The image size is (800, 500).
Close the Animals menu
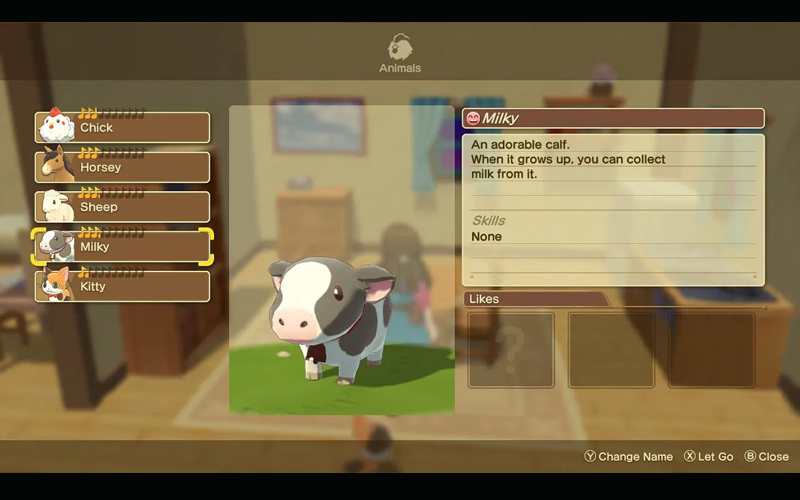click(766, 457)
